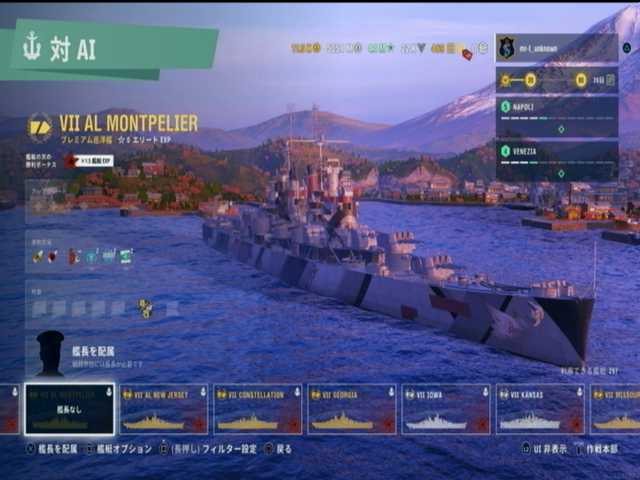This screenshot has width=640, height=480.
Task: Select the Georgia ship card
Action: click(351, 409)
